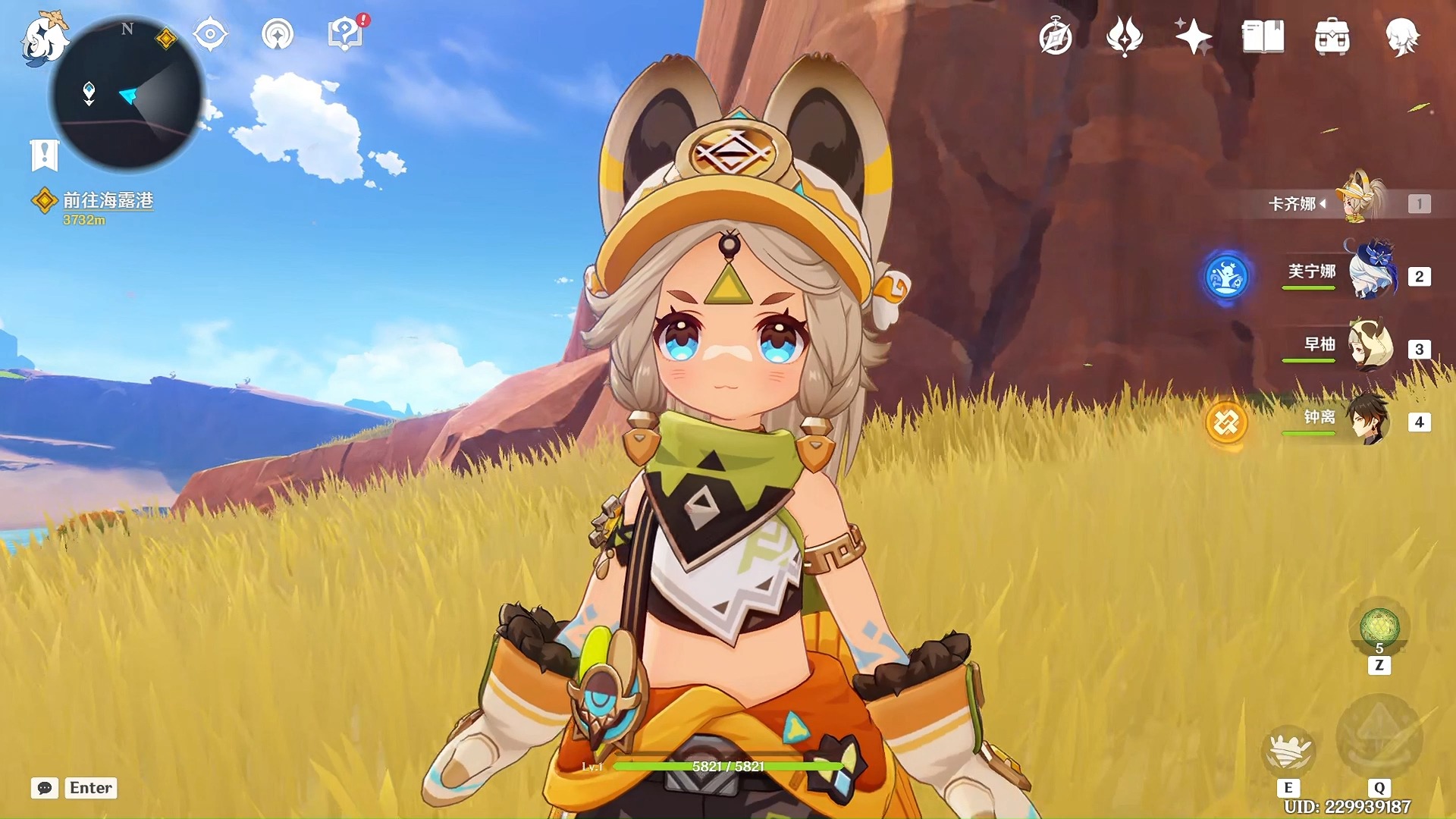Image resolution: width=1456 pixels, height=819 pixels.
Task: Open the elemental sight eye icon
Action: tap(210, 35)
